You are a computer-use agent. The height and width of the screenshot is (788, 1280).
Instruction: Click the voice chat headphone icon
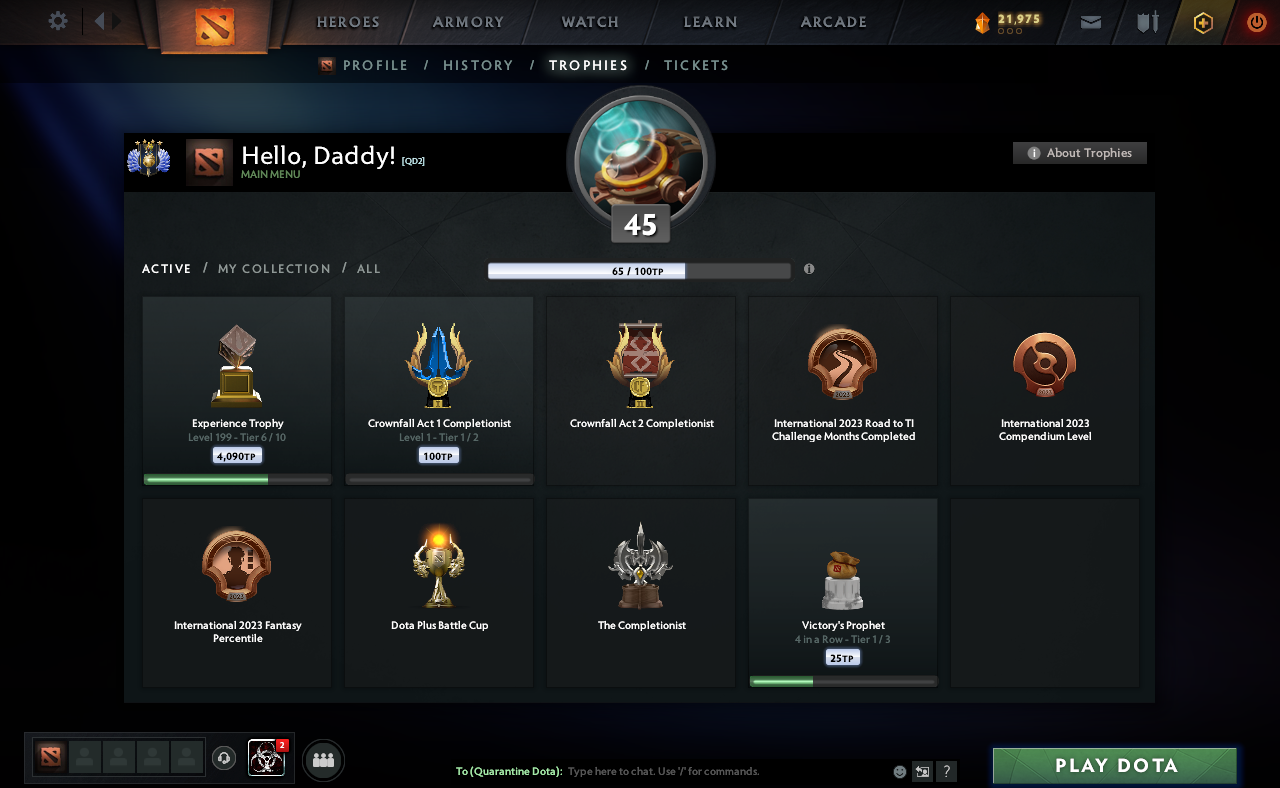click(x=223, y=759)
